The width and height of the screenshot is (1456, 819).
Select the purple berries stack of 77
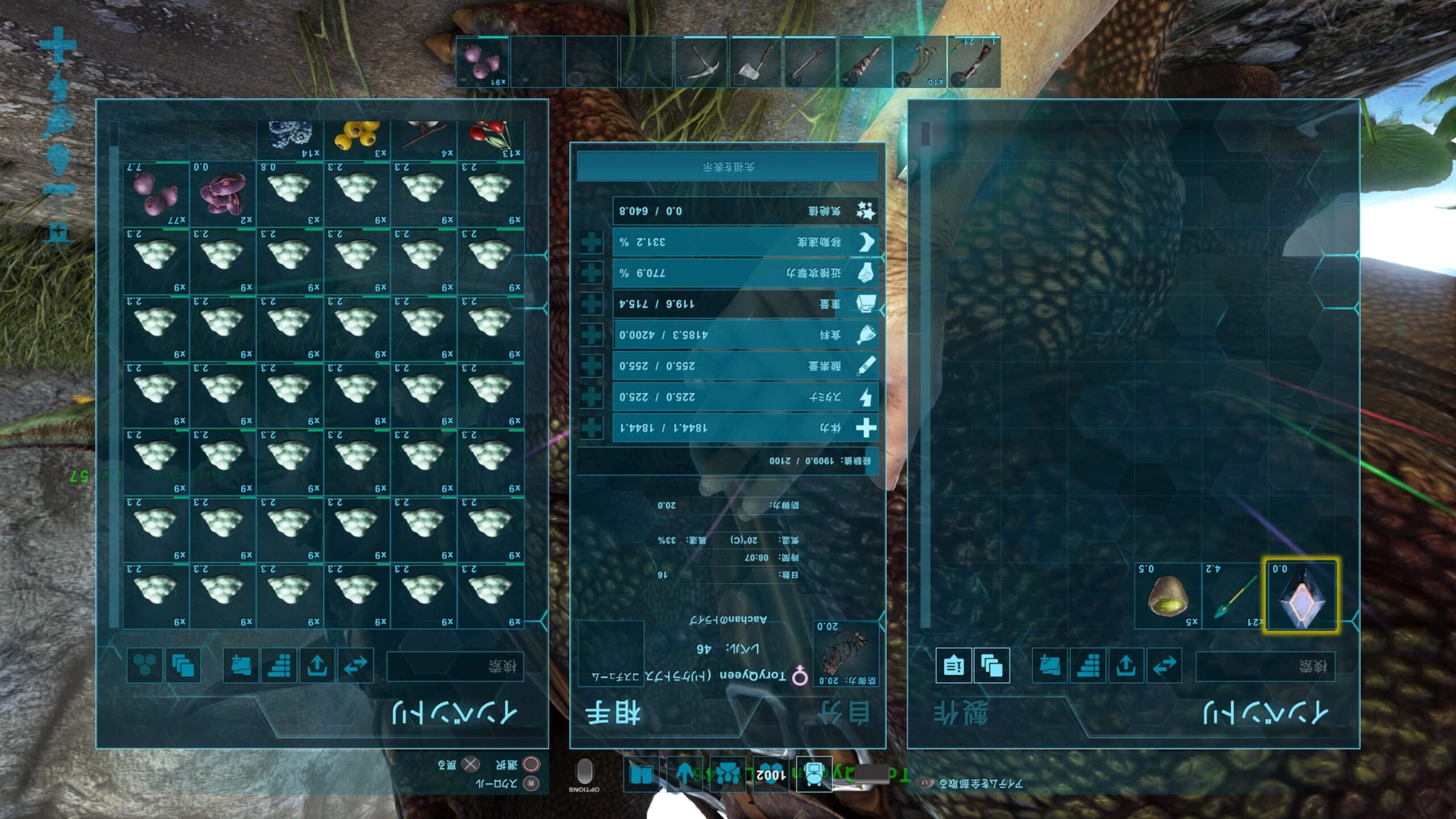[156, 195]
